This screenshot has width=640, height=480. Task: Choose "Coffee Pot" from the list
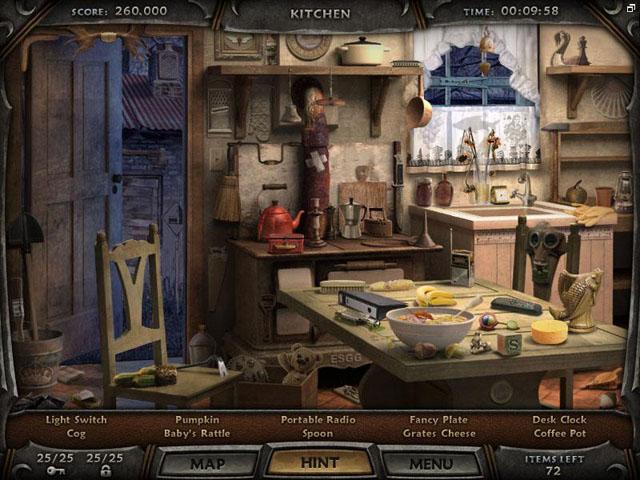[560, 434]
